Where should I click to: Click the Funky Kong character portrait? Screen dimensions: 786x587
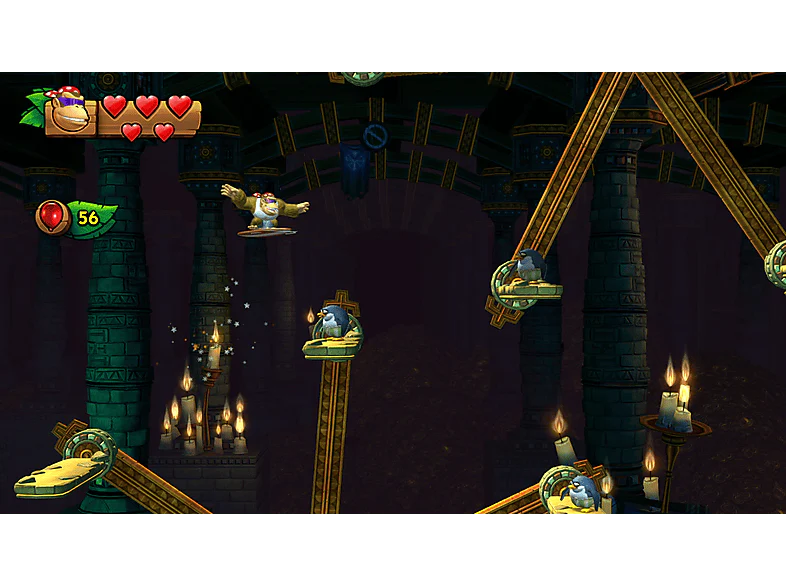(x=68, y=110)
